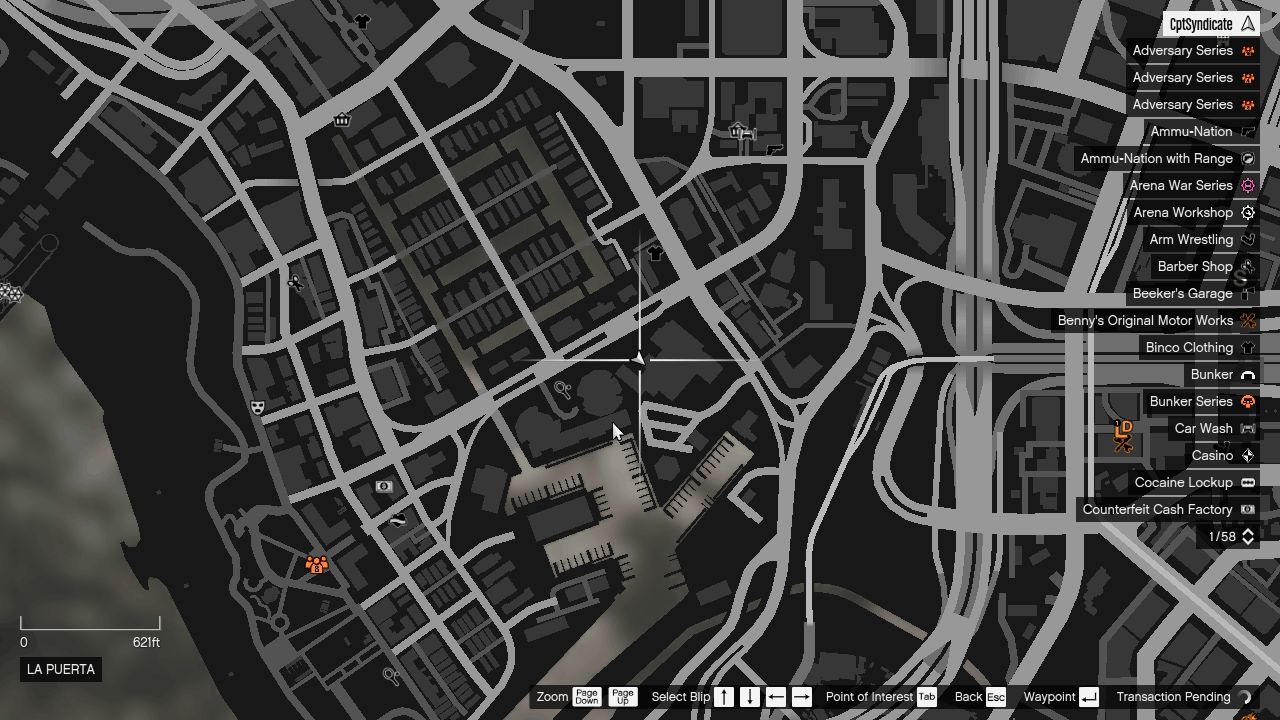Click the Casino diamond icon
The height and width of the screenshot is (720, 1280).
point(1247,455)
